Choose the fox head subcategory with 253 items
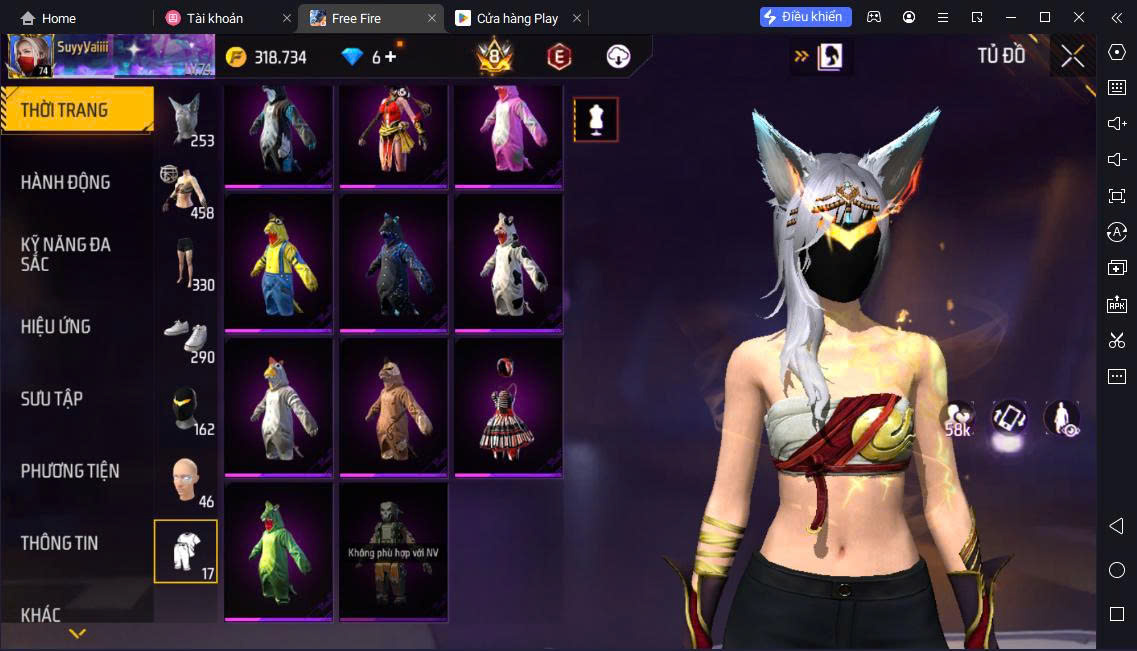 [x=186, y=120]
